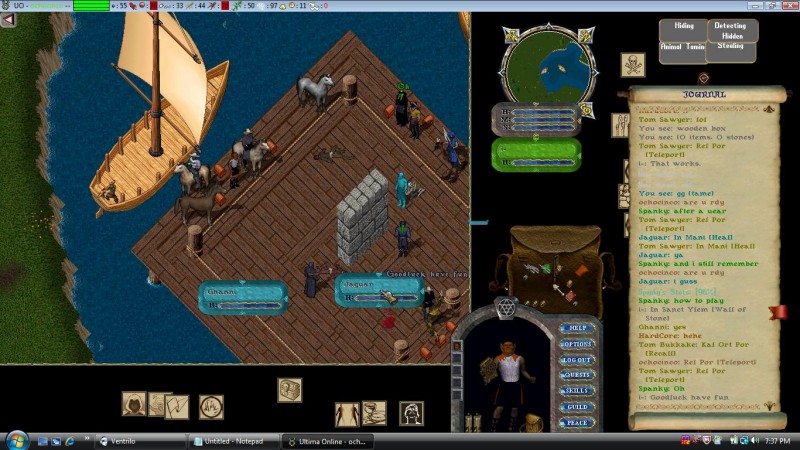
Task: Click the skull and crossbones icon
Action: [632, 65]
